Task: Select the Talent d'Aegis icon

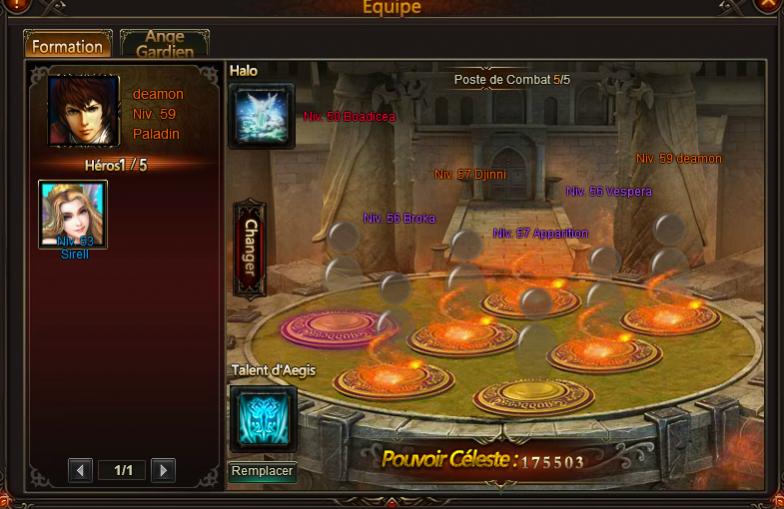Action: [263, 417]
